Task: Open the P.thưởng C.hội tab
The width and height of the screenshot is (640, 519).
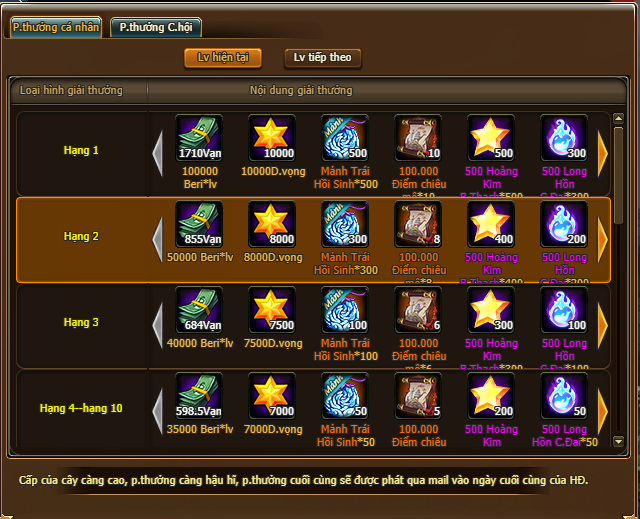Action: 155,27
